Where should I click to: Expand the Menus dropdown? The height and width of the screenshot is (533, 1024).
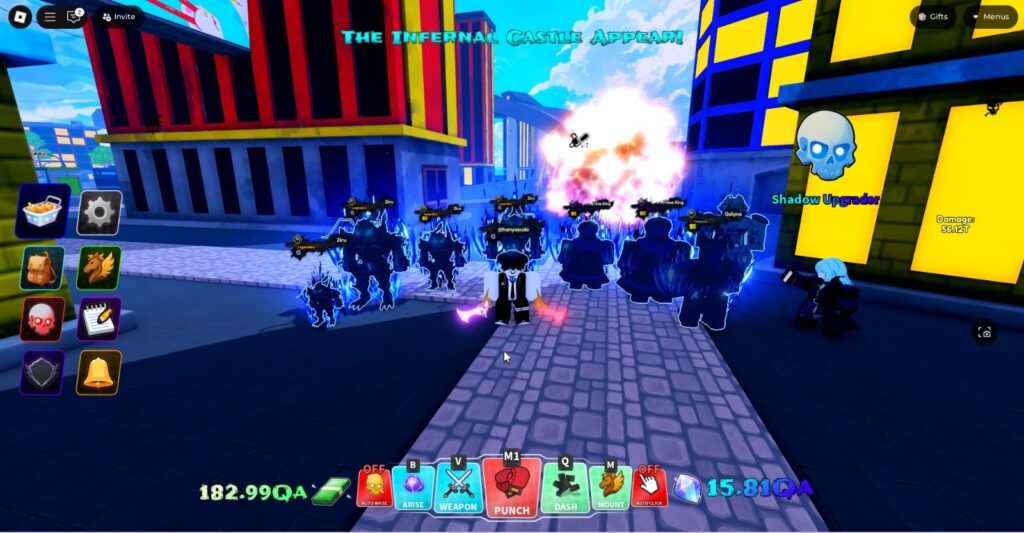tap(990, 17)
